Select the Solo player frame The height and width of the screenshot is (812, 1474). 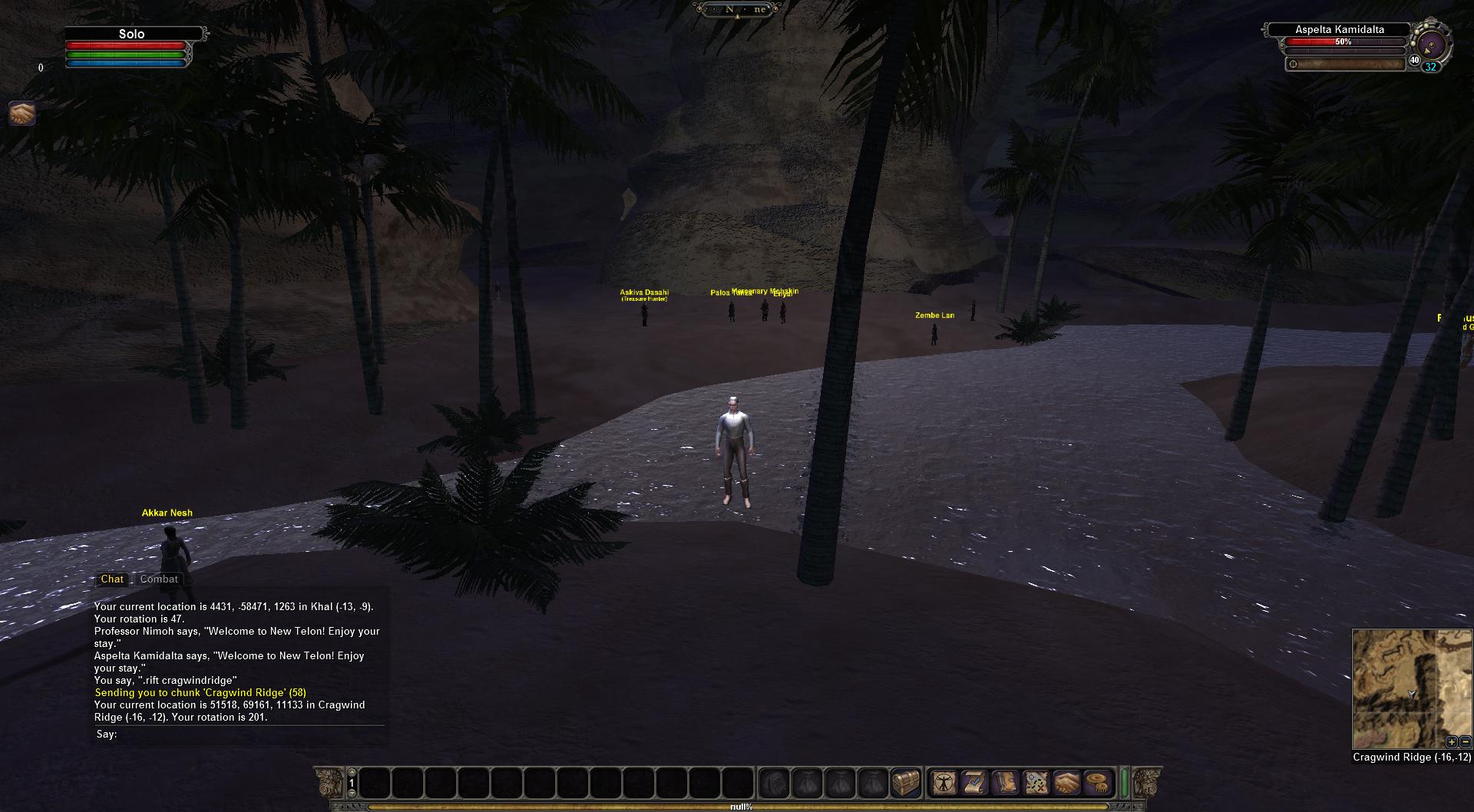[x=131, y=34]
